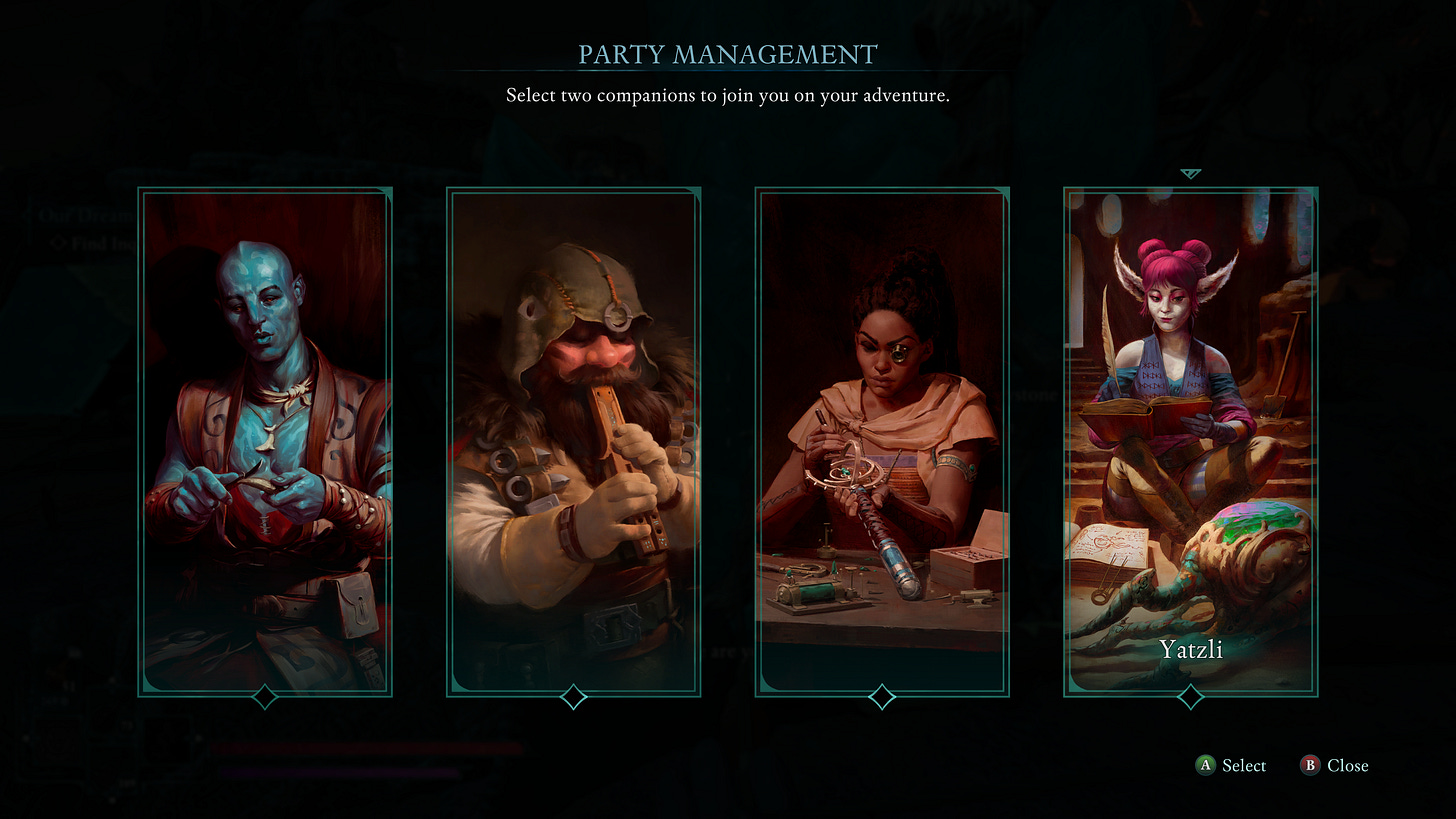Image resolution: width=1456 pixels, height=819 pixels.
Task: Click the Select button label
Action: (x=1243, y=765)
